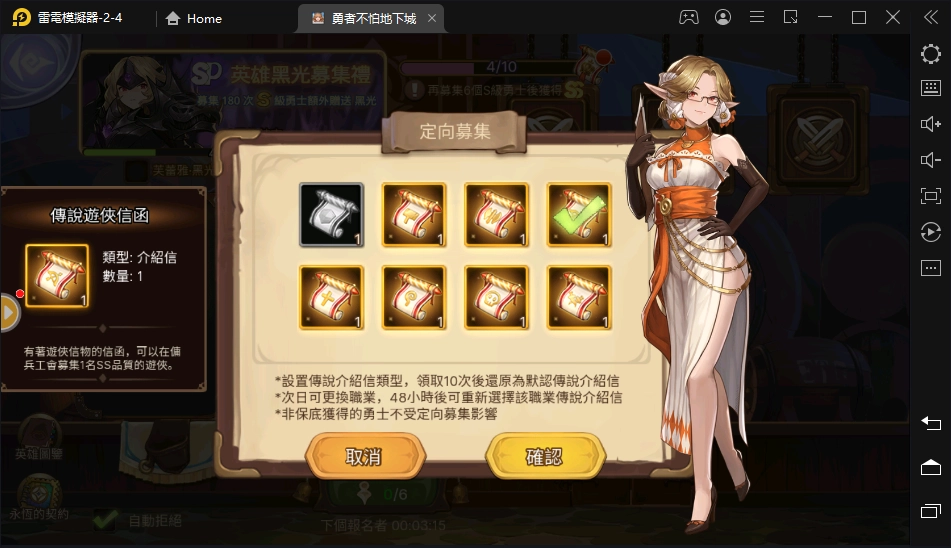This screenshot has height=548, width=951.
Task: Cancel the dialog with 取消
Action: pos(363,457)
